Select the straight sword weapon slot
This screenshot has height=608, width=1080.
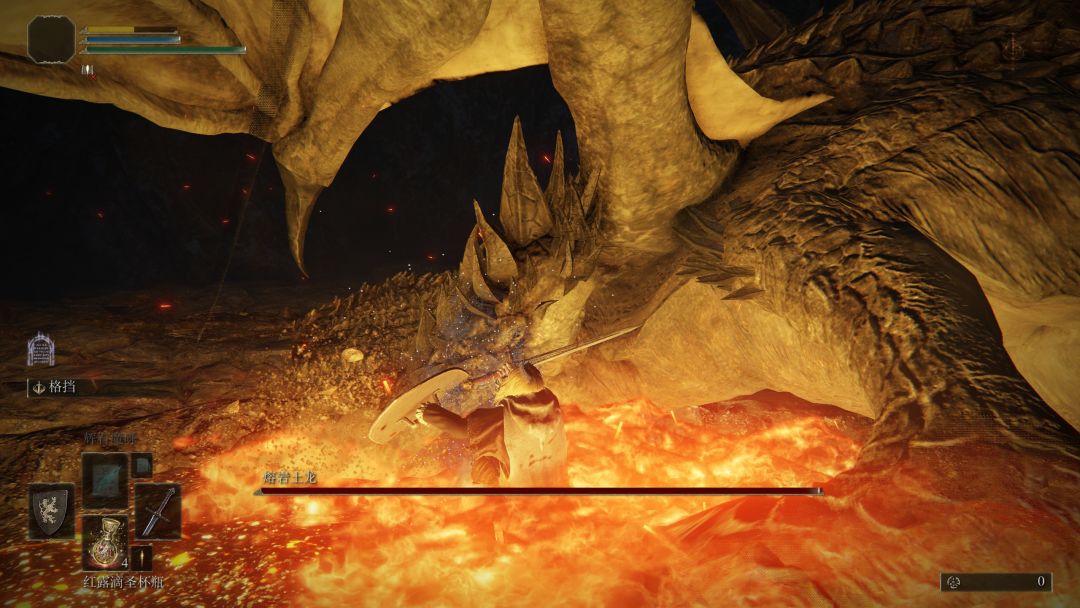(157, 510)
